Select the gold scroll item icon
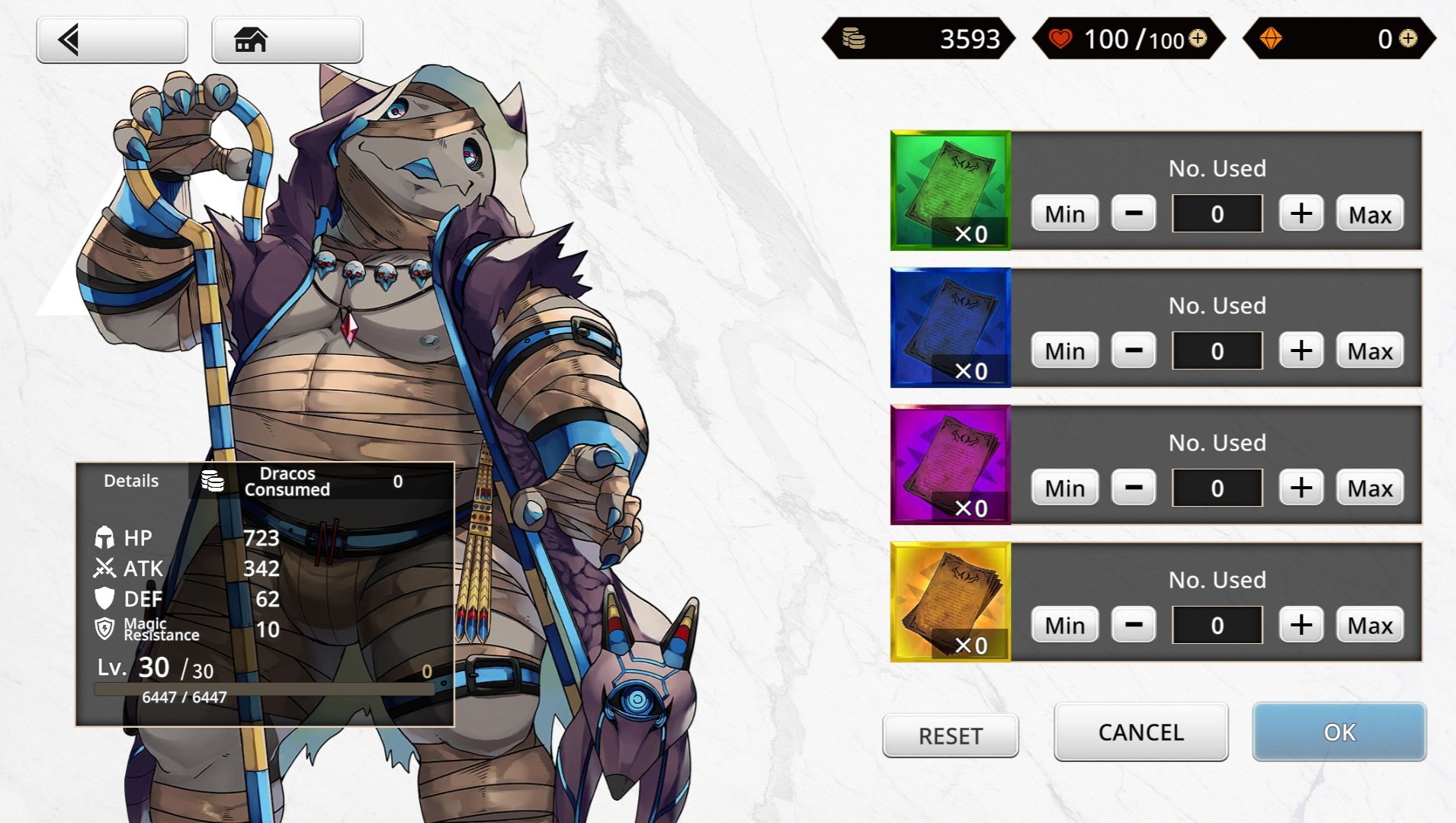This screenshot has height=823, width=1456. [x=951, y=602]
